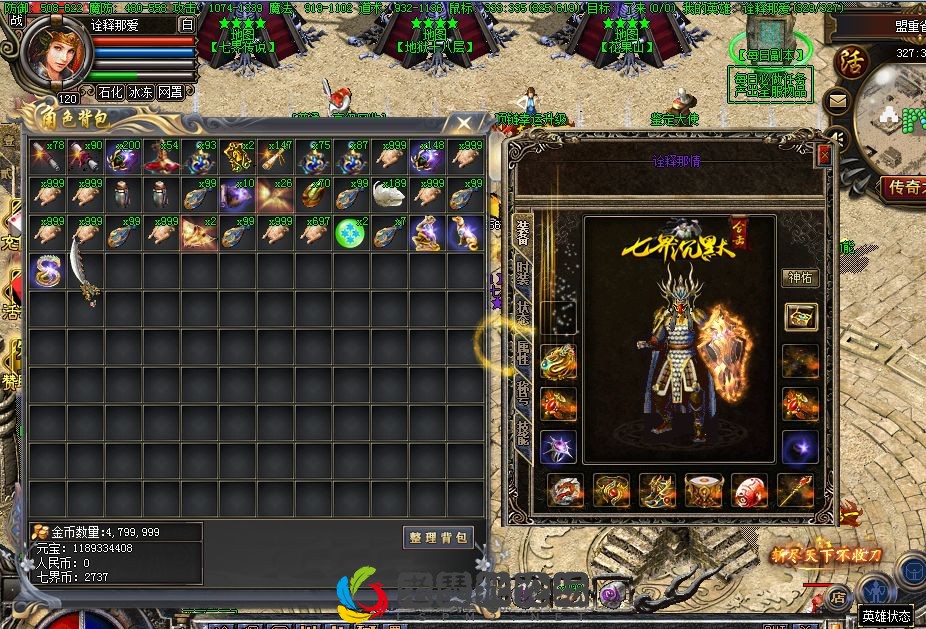Pick the white feather item stack x189
Viewport: 926px width, 629px height.
click(x=388, y=194)
